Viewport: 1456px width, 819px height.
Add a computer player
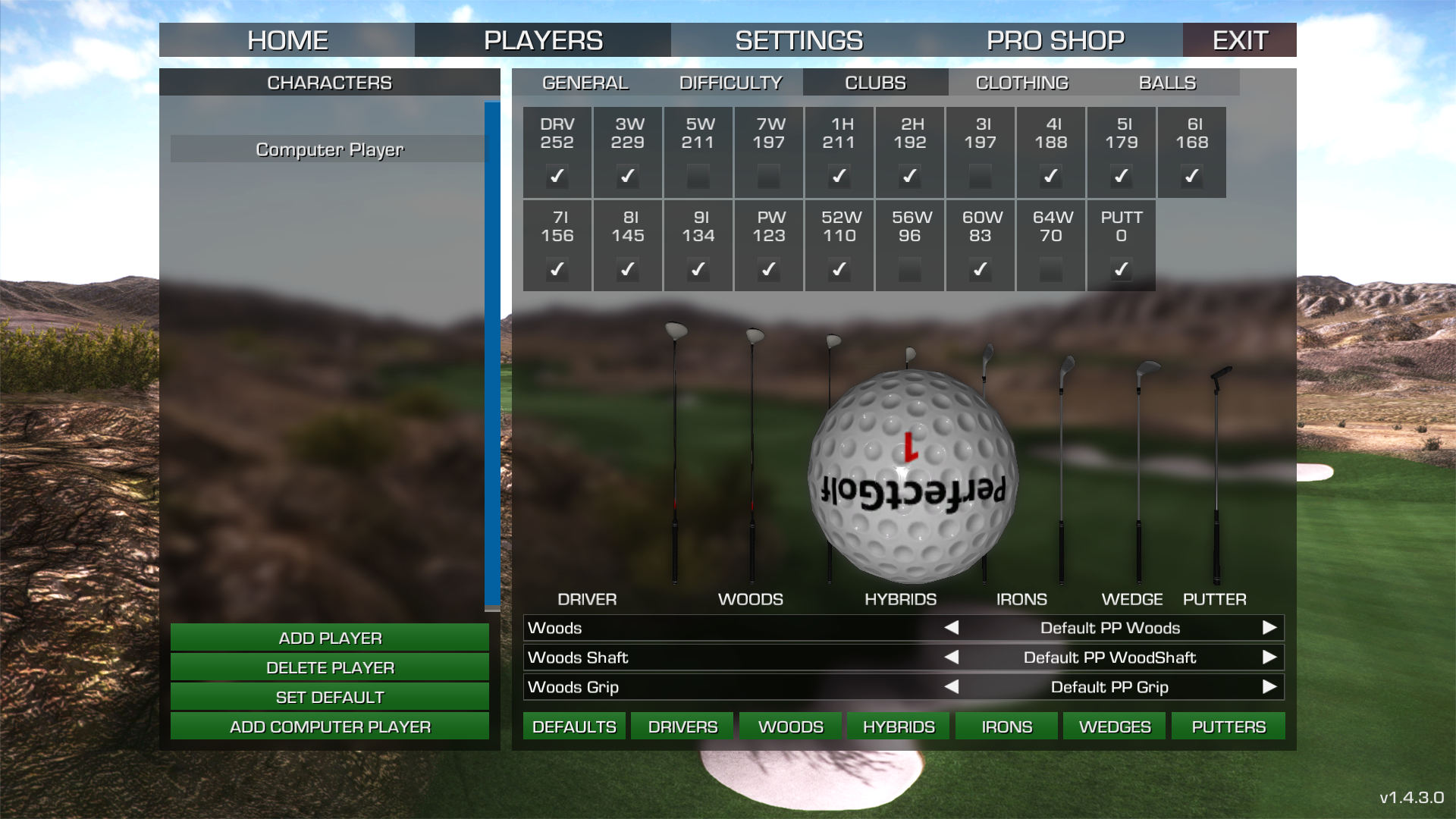point(329,726)
